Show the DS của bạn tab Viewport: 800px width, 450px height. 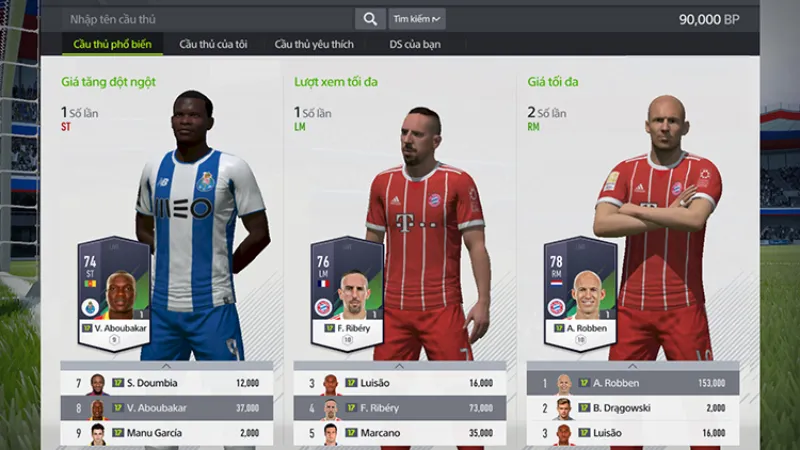pos(415,44)
